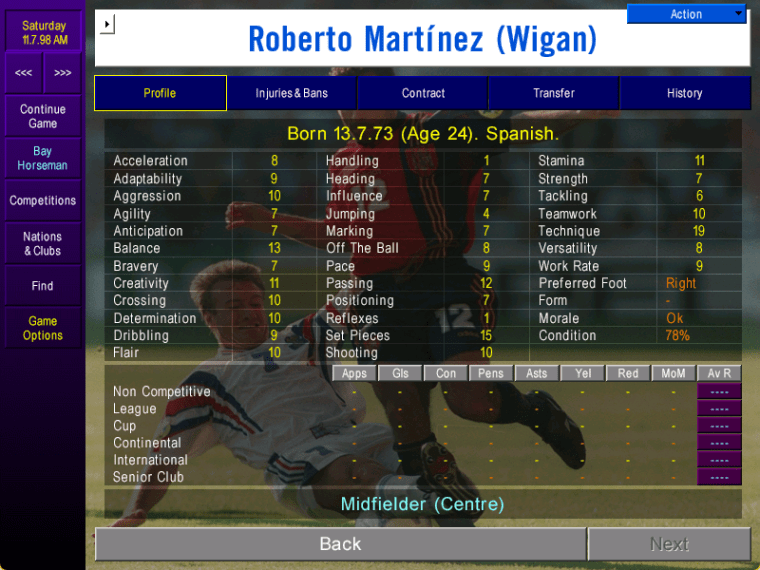Viewport: 760px width, 570px height.
Task: Click the small arrow beside player name
Action: (x=109, y=24)
